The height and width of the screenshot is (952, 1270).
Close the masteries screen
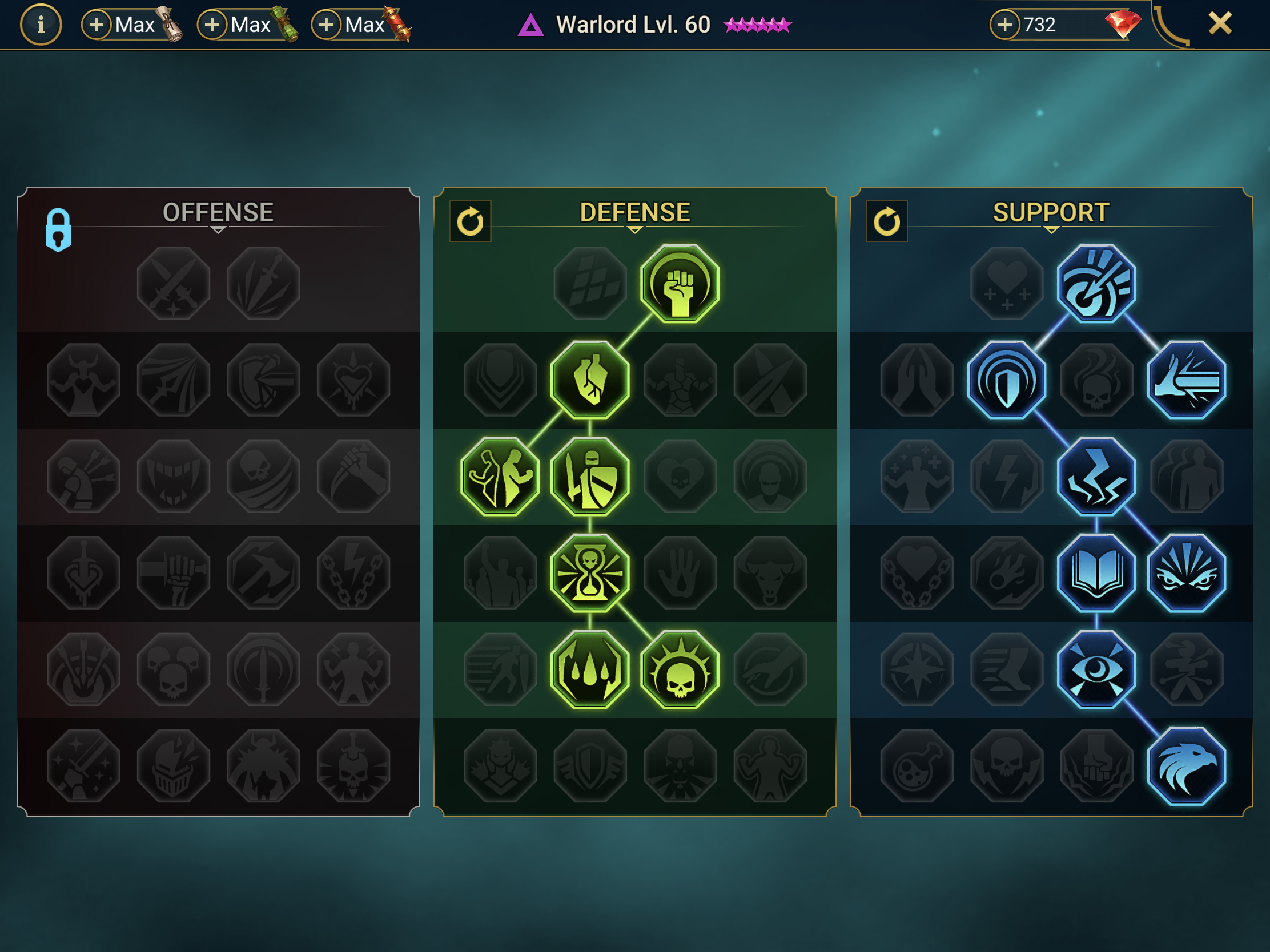point(1220,24)
